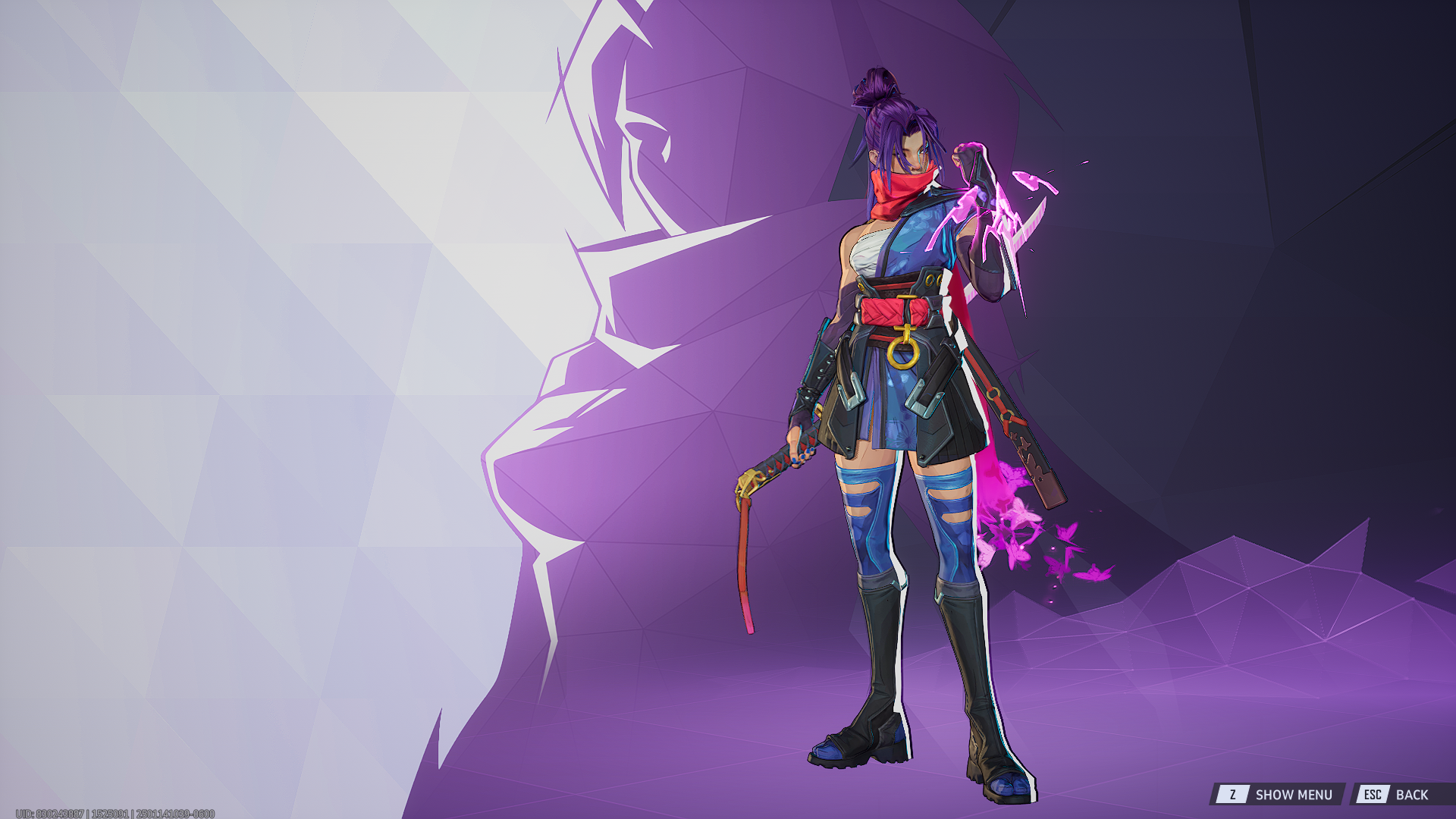Image resolution: width=1456 pixels, height=819 pixels.
Task: Go back using the Back button
Action: pos(1396,794)
